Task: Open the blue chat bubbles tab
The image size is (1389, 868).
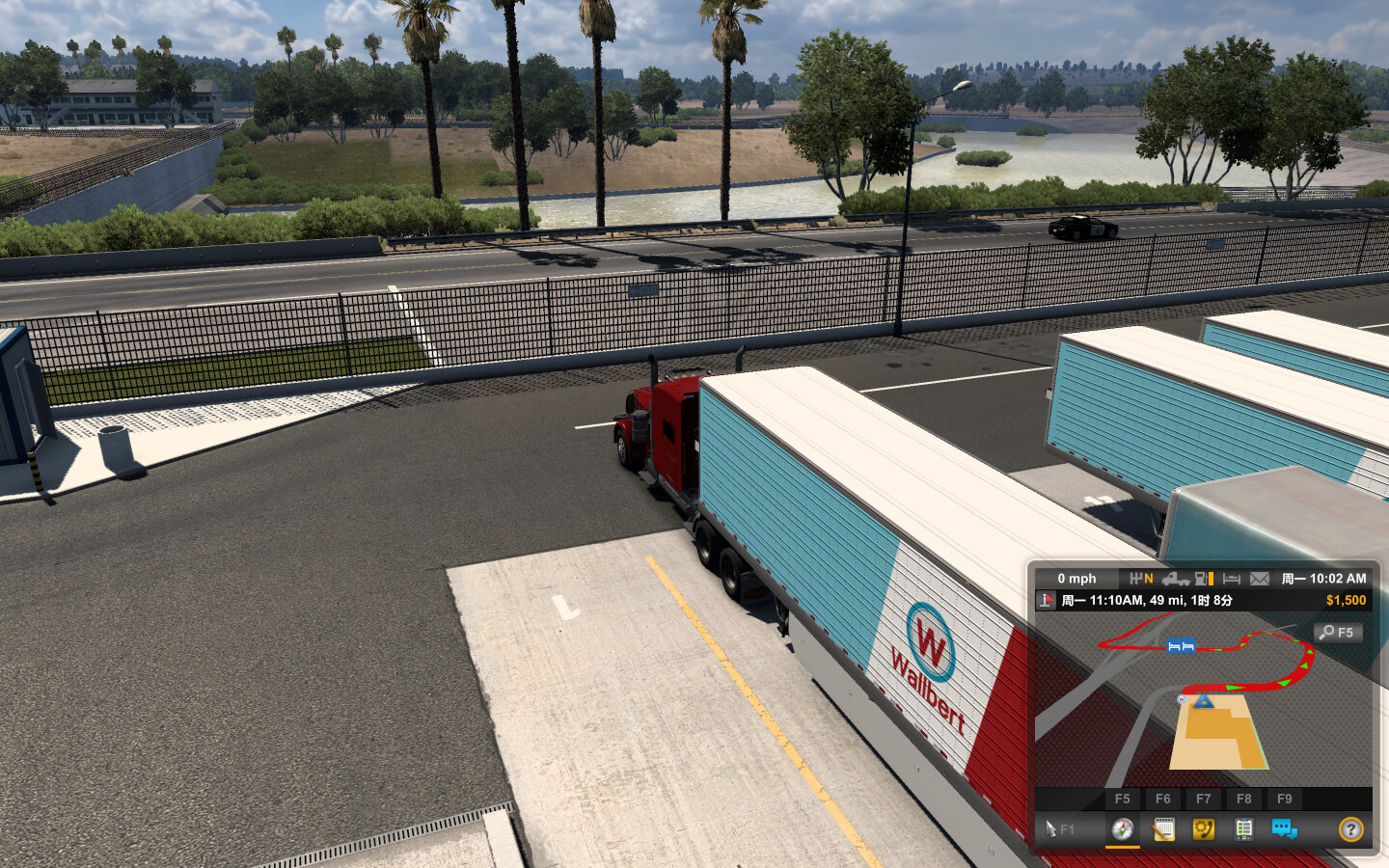Action: coord(1284,828)
